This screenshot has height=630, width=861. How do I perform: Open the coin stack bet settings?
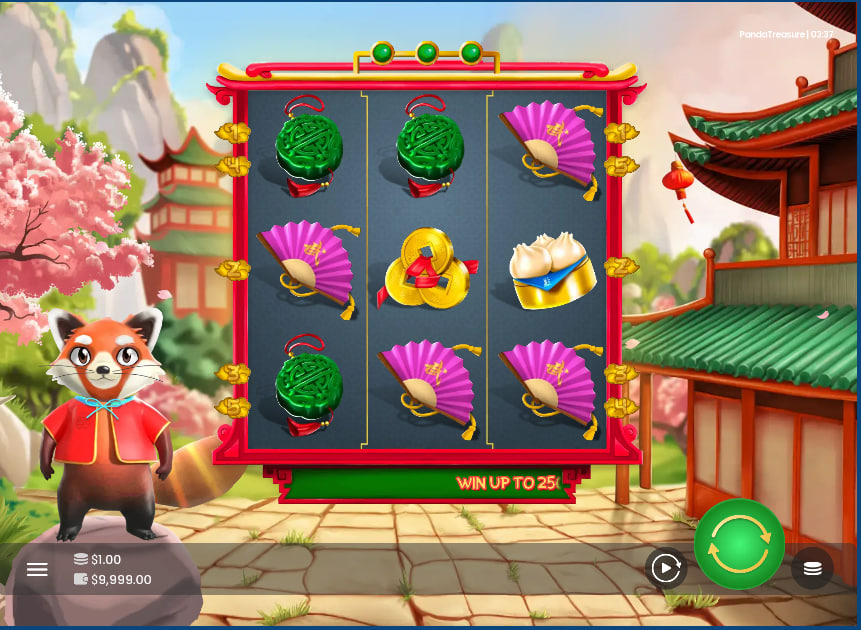[812, 568]
